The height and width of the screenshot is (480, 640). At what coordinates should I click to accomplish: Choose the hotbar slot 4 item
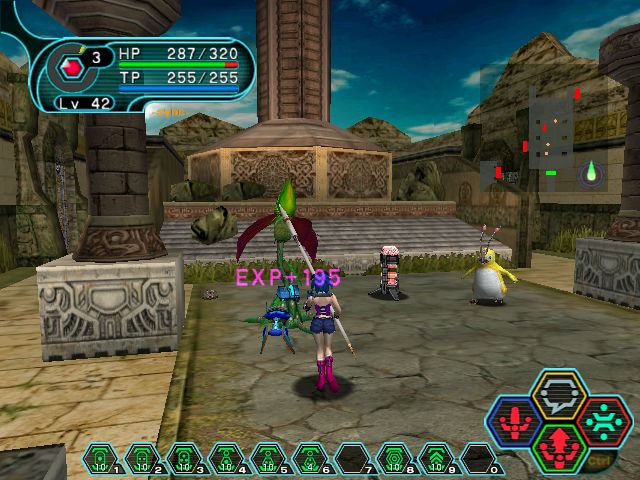pyautogui.click(x=226, y=459)
